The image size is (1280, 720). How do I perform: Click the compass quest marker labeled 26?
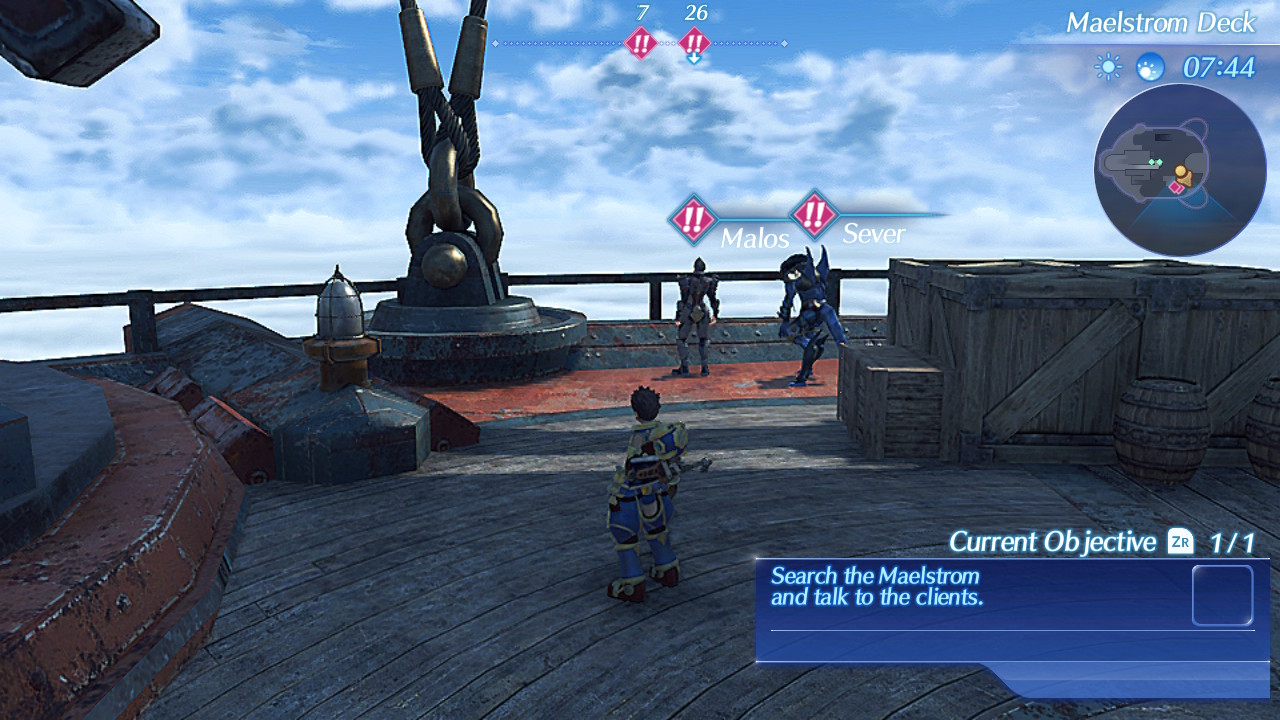coord(695,43)
